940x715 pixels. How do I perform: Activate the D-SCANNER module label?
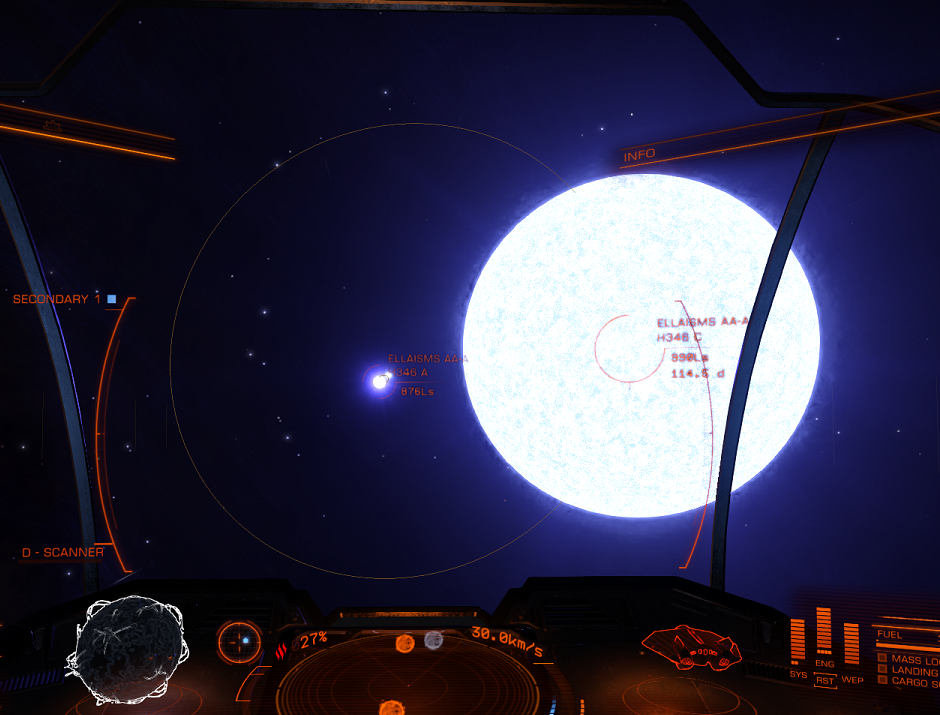coord(63,552)
